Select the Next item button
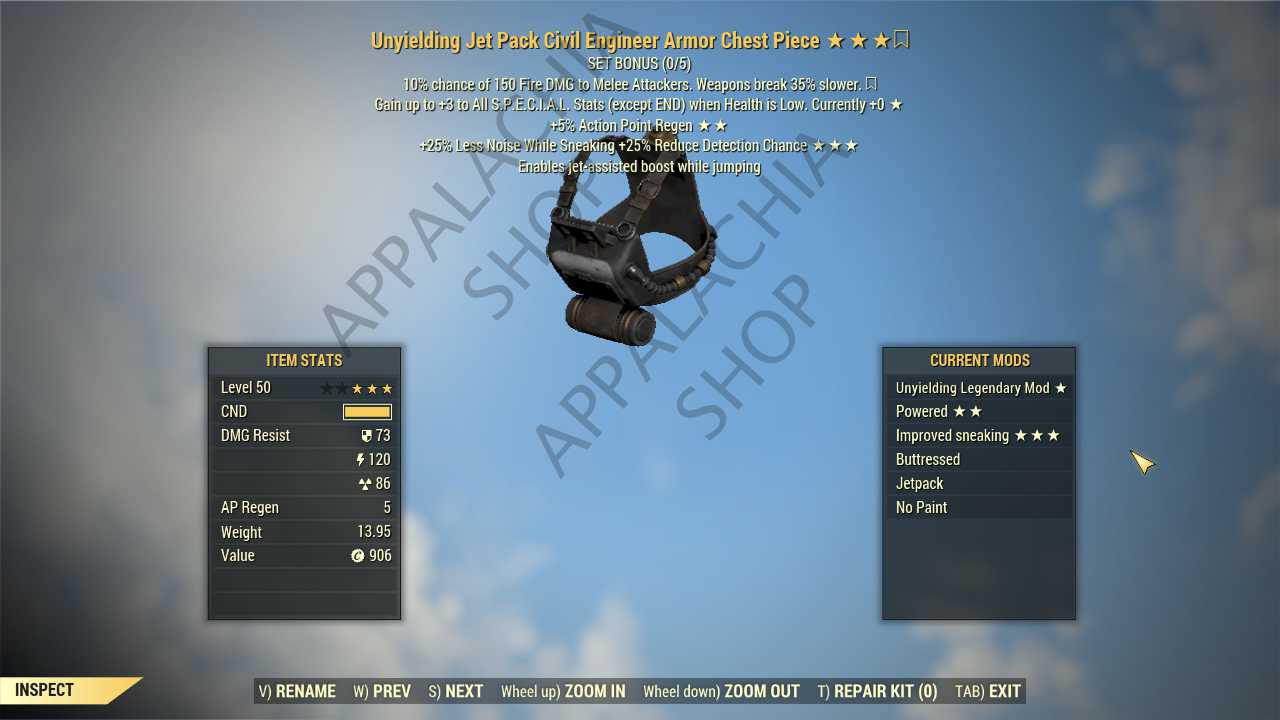1280x720 pixels. tap(456, 691)
